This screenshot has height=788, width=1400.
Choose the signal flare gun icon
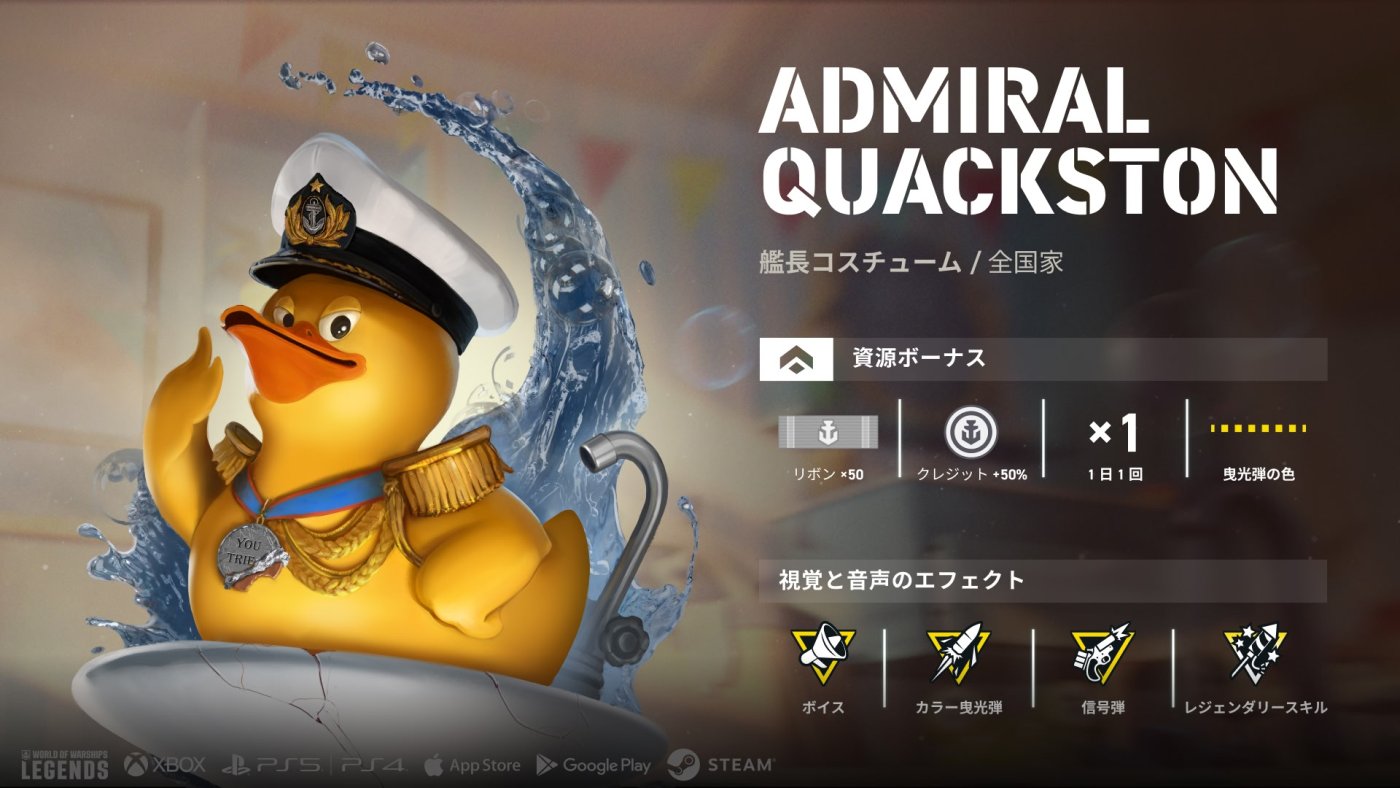pyautogui.click(x=1103, y=653)
